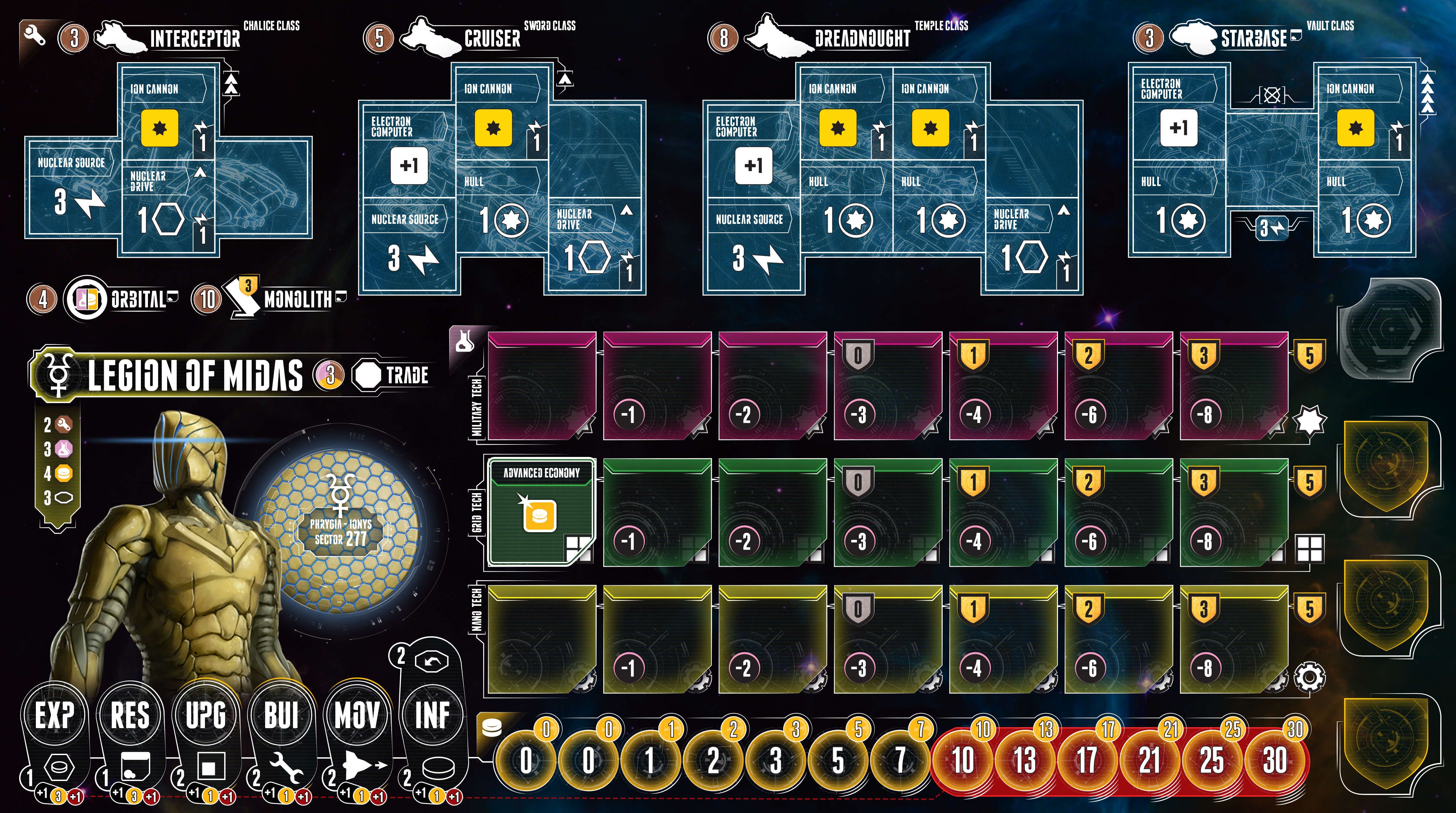Click the Starbase ship title
Viewport: 1456px width, 813px height.
[1254, 38]
